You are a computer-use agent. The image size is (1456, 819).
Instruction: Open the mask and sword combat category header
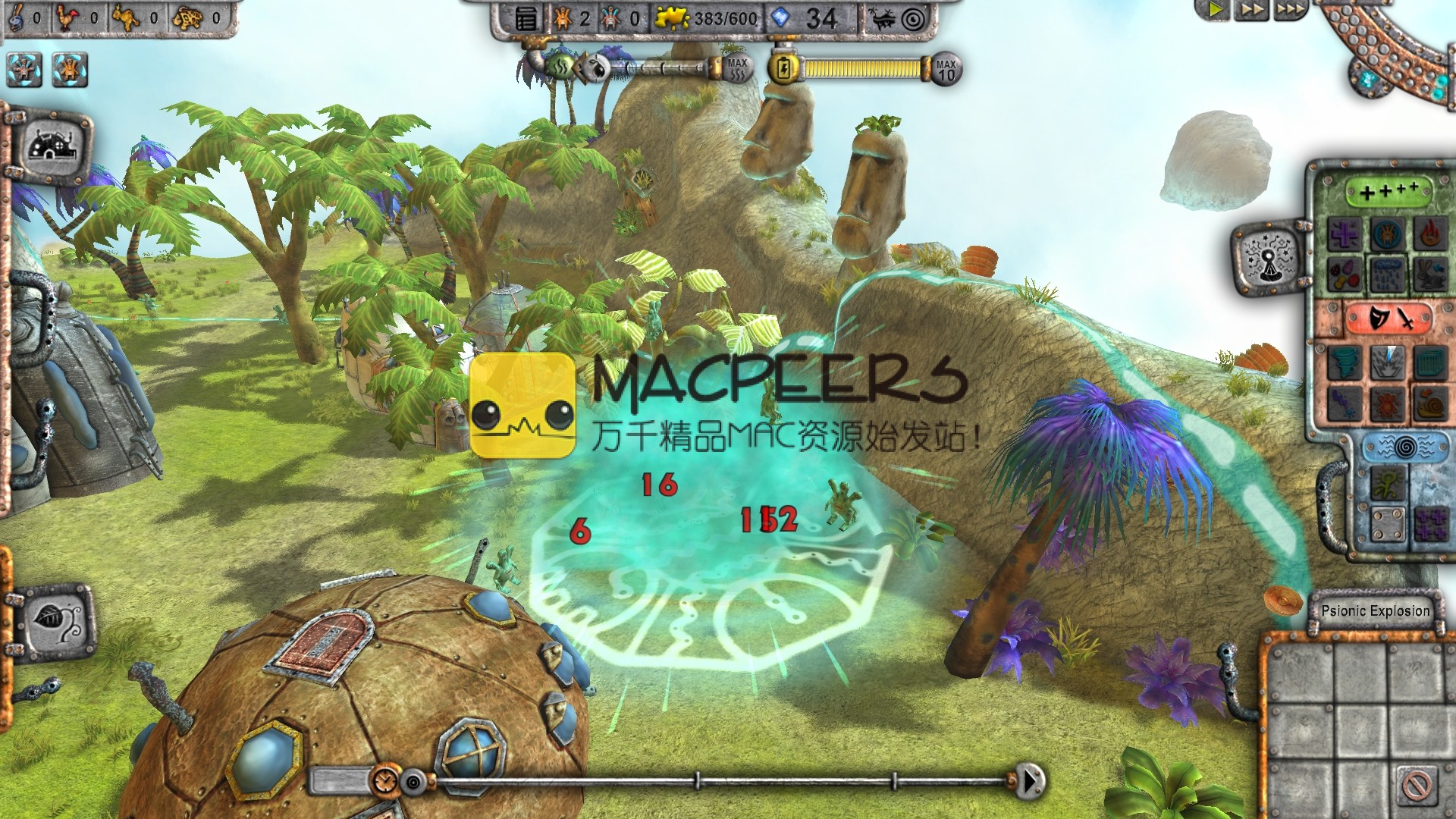tap(1388, 318)
